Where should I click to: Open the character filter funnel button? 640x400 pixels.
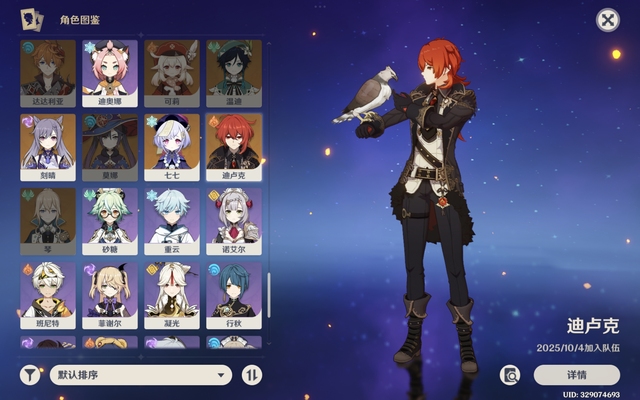pos(31,375)
